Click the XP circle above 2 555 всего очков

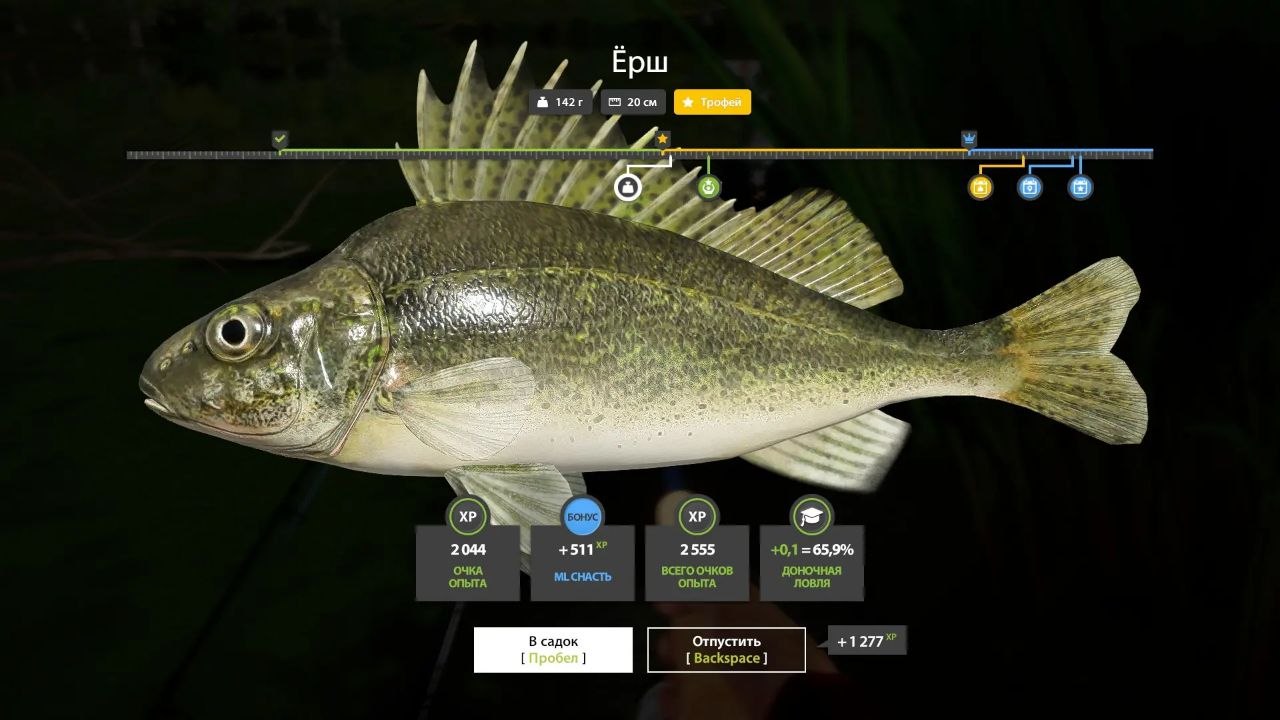[x=697, y=516]
